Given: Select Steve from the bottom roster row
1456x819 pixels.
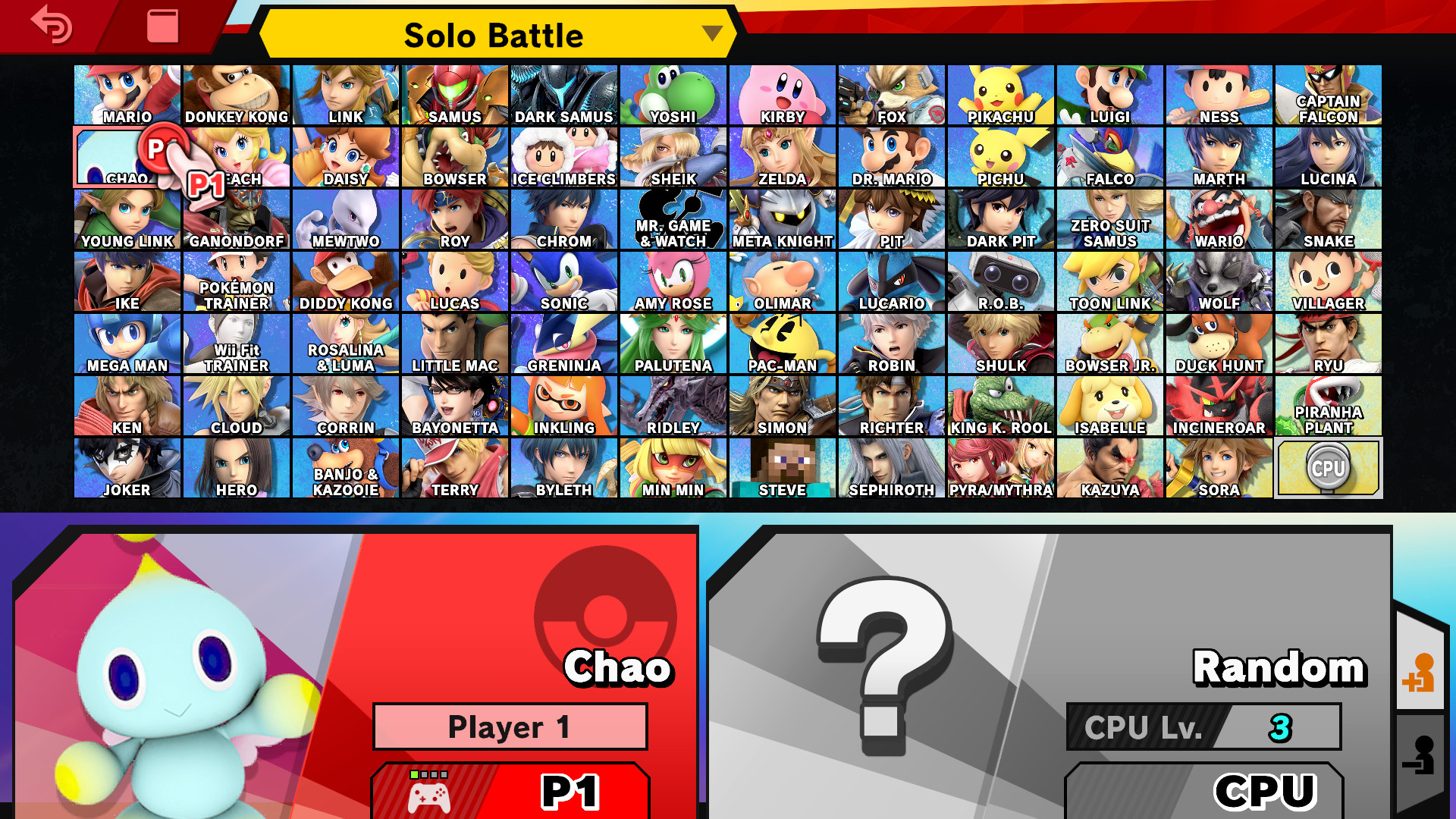Looking at the screenshot, I should 783,467.
